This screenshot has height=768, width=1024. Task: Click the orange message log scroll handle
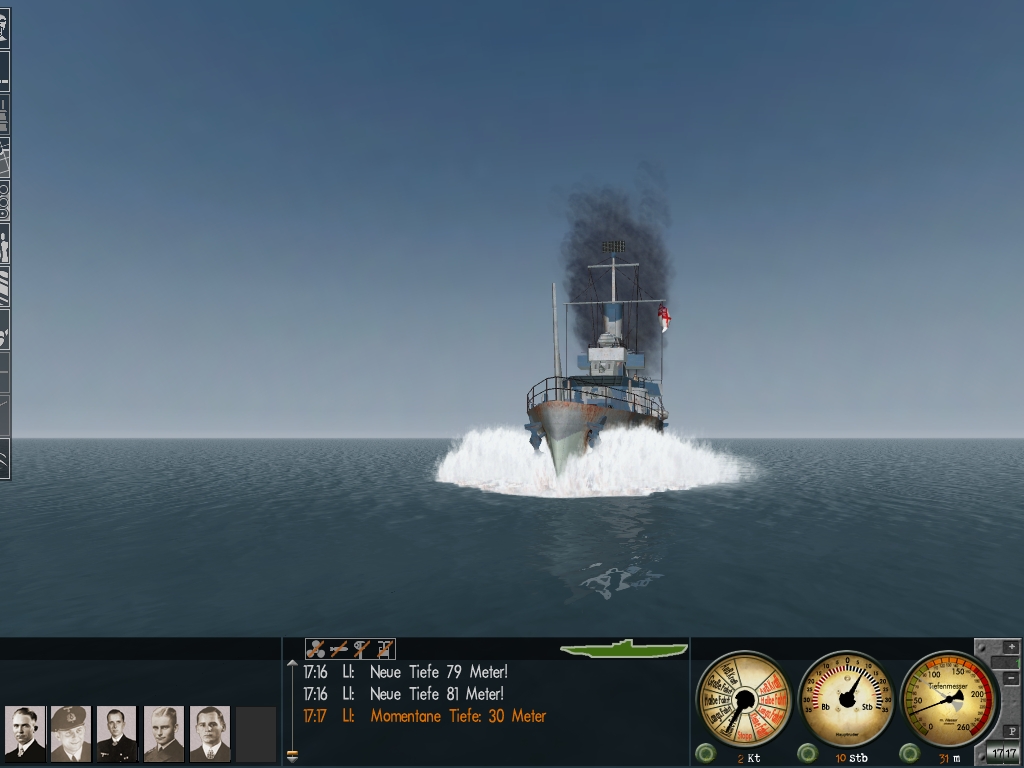[x=292, y=755]
